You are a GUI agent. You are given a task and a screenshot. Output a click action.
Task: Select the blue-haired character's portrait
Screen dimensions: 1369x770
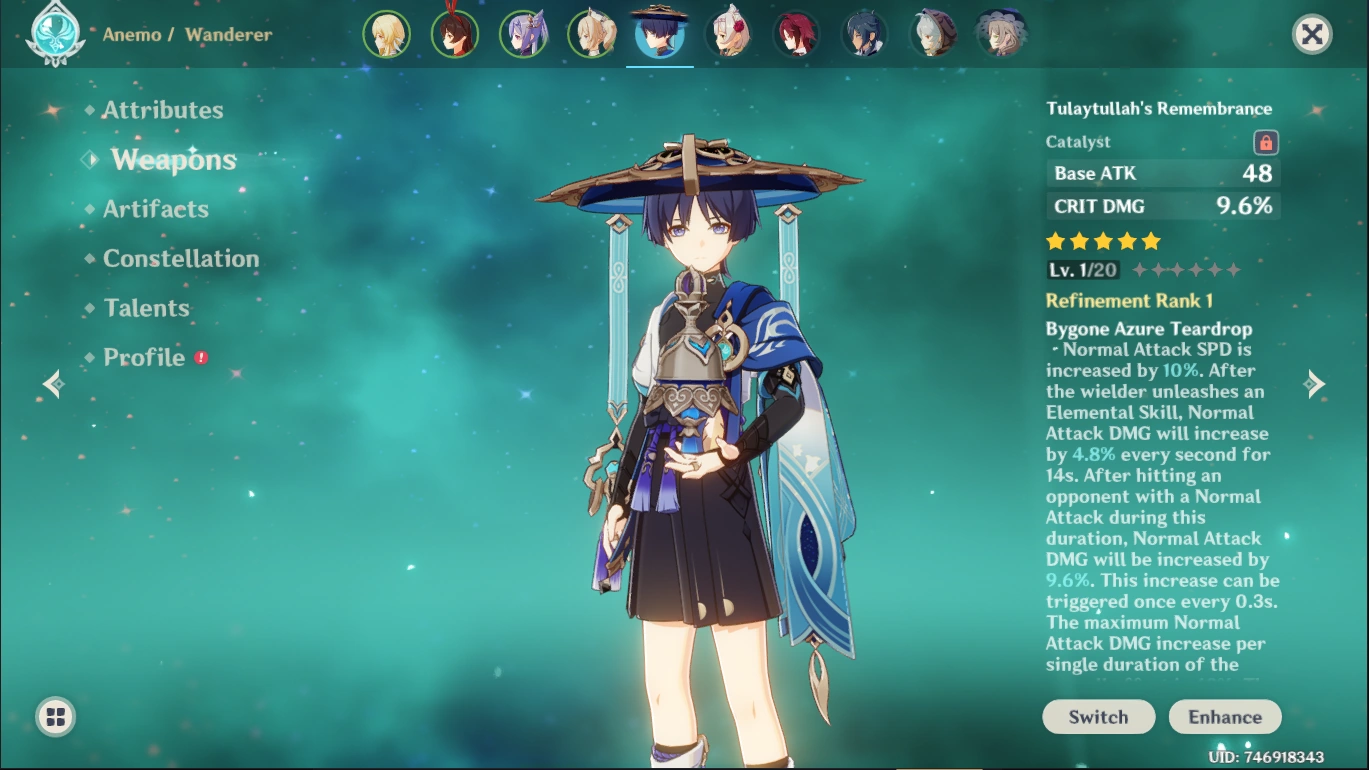865,33
